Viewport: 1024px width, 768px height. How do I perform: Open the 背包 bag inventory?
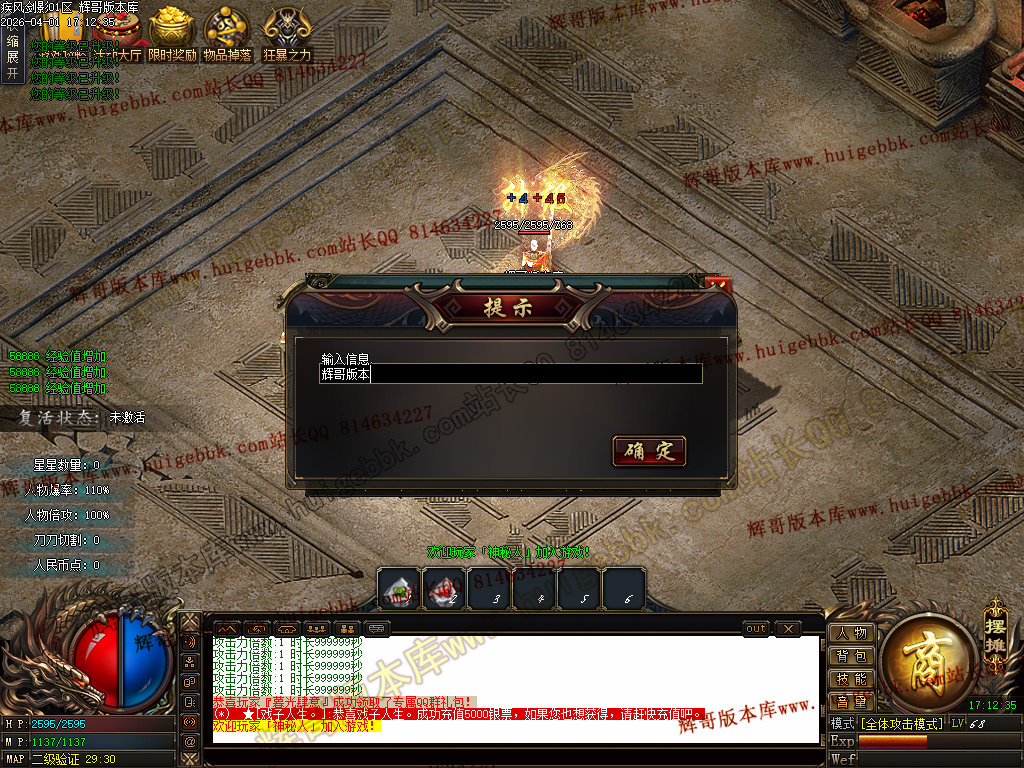click(852, 656)
